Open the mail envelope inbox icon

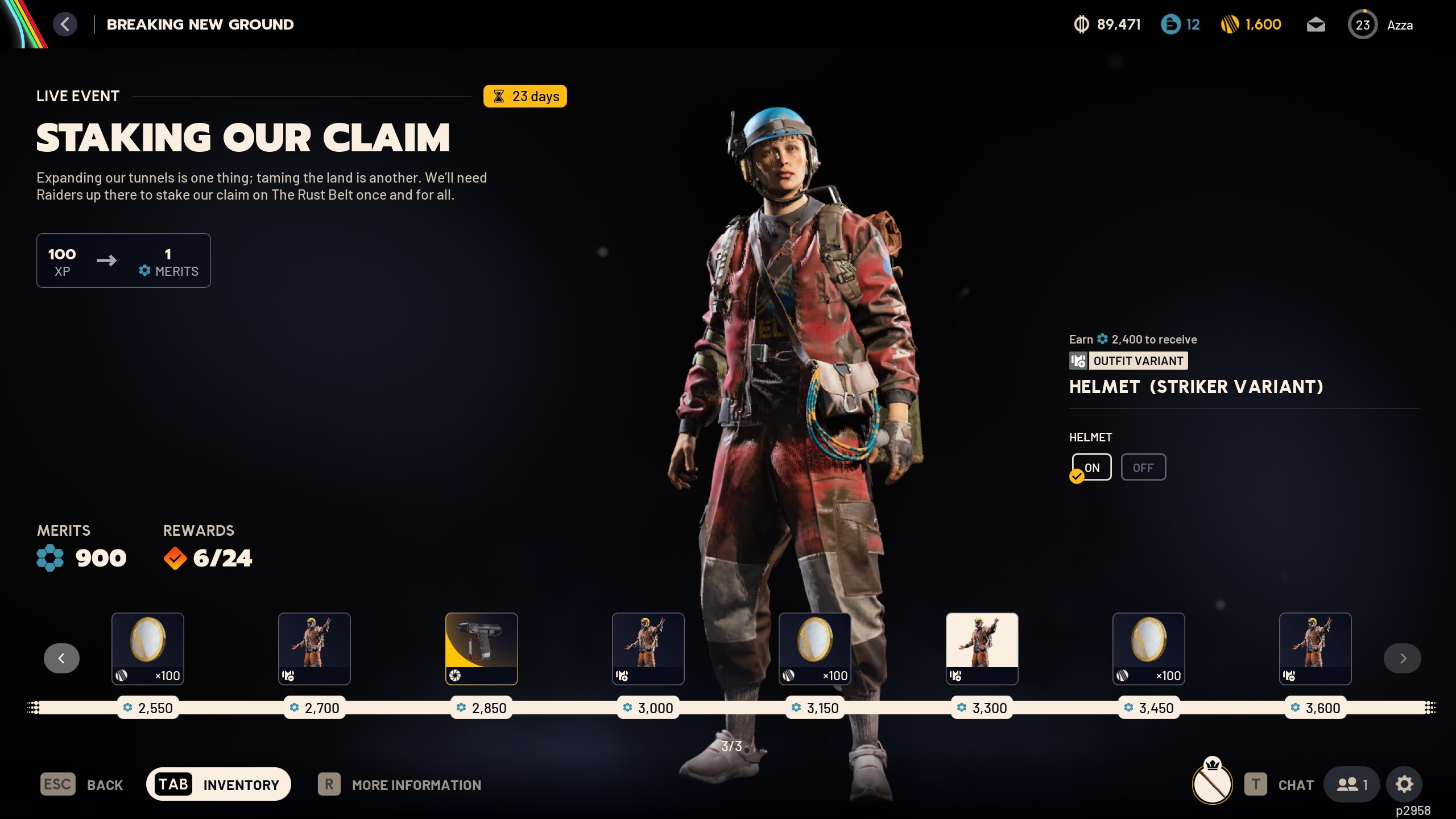1317,24
